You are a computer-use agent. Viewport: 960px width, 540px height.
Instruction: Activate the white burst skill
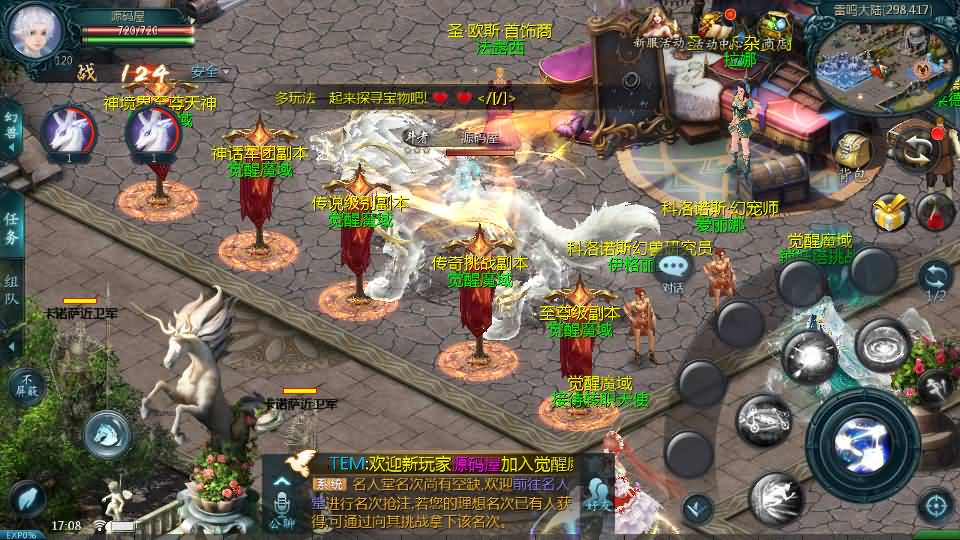[x=808, y=355]
